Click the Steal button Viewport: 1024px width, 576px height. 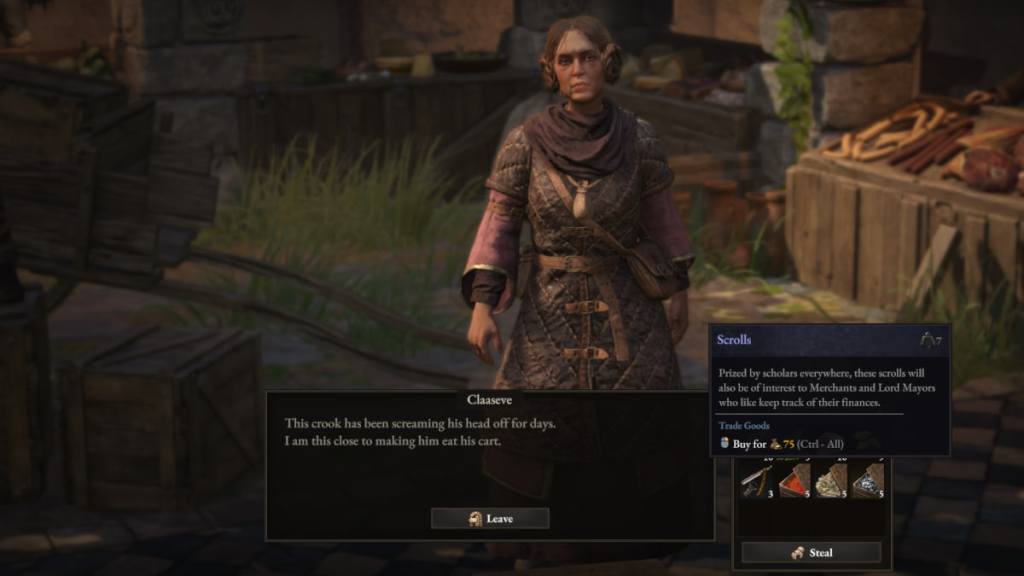811,552
